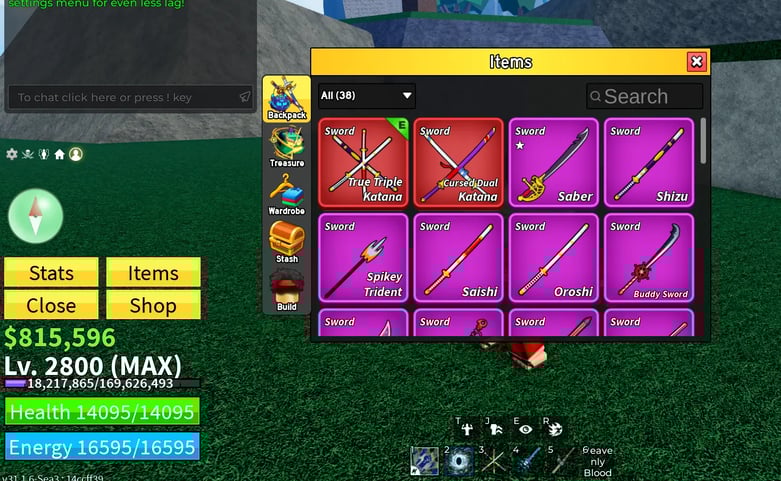Open the Treasure tab
The width and height of the screenshot is (781, 481).
point(286,147)
